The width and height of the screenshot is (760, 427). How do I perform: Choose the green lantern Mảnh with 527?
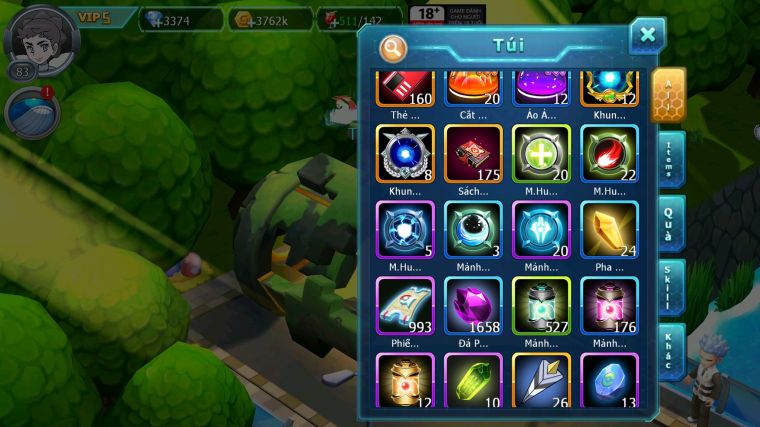coord(541,305)
